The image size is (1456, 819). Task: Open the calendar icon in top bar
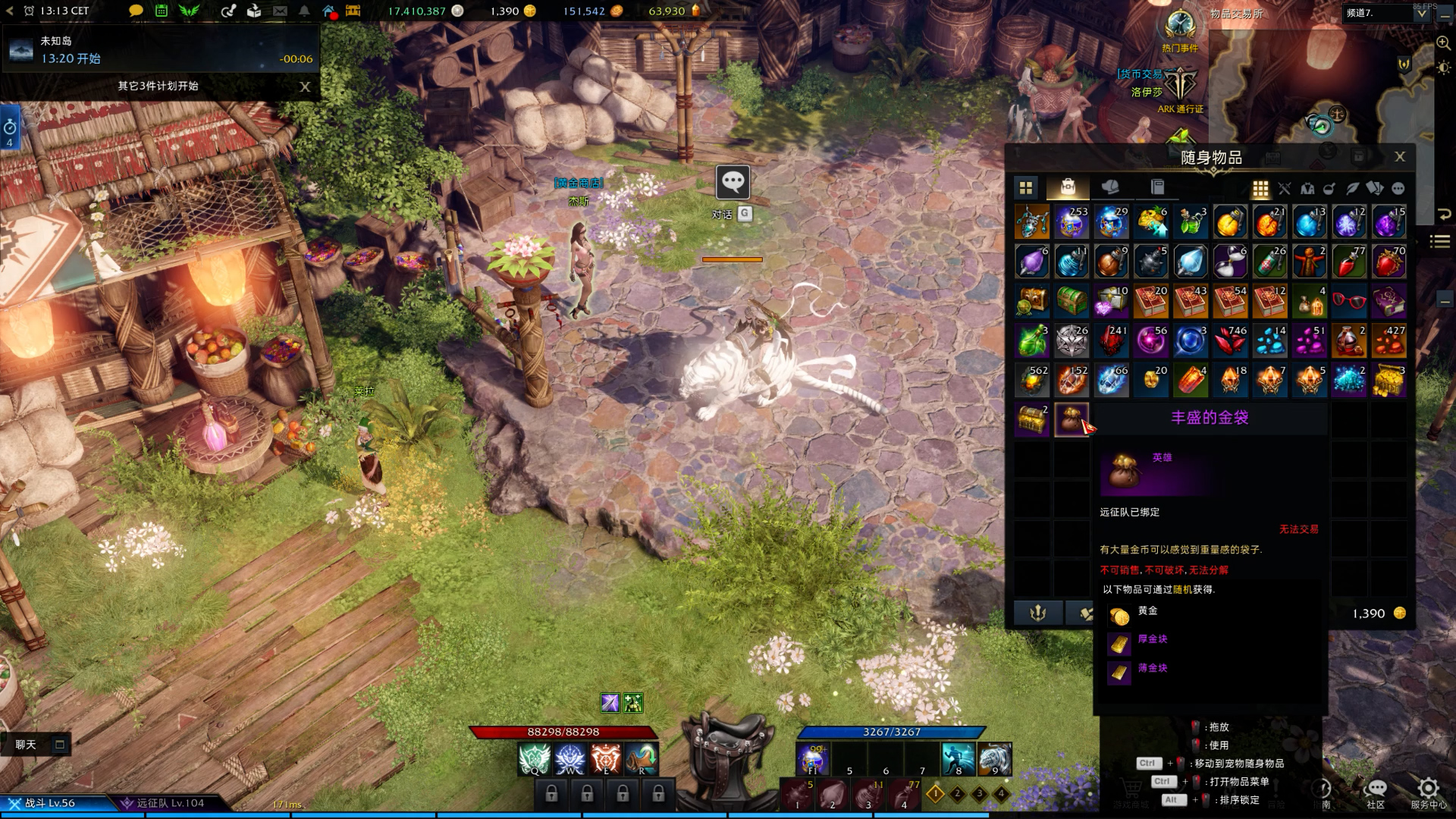162,11
